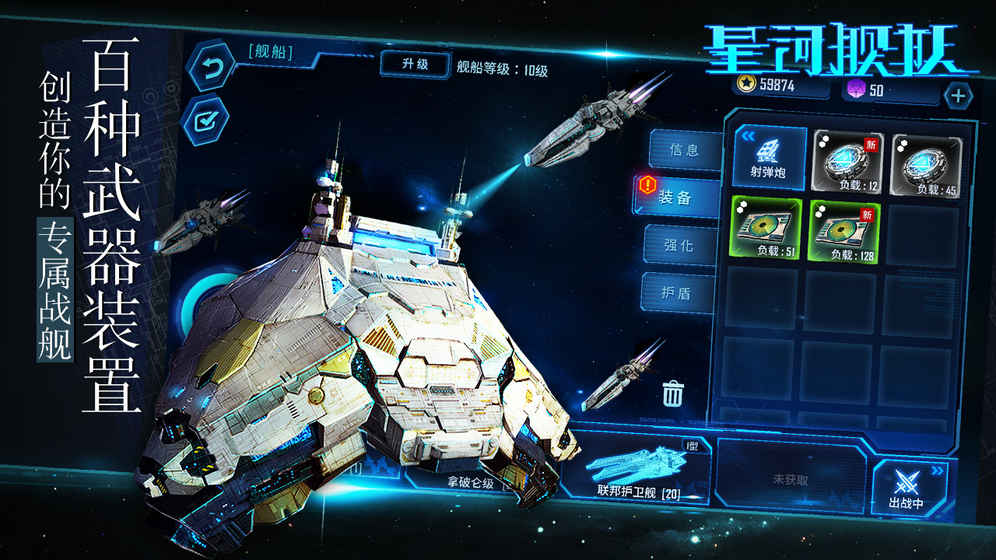Click the trash can delete icon
The image size is (996, 560).
672,393
